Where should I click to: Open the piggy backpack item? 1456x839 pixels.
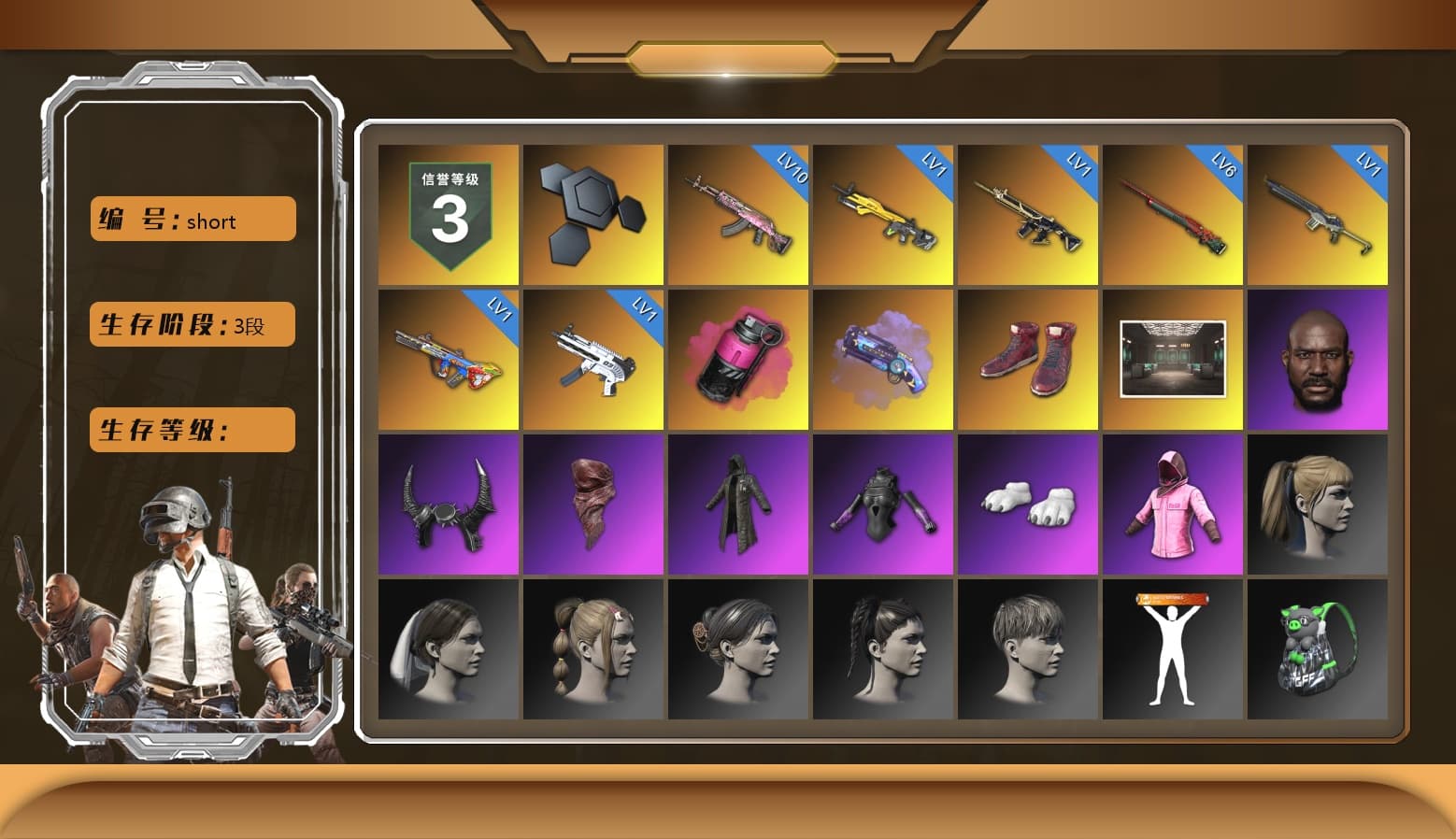1319,649
